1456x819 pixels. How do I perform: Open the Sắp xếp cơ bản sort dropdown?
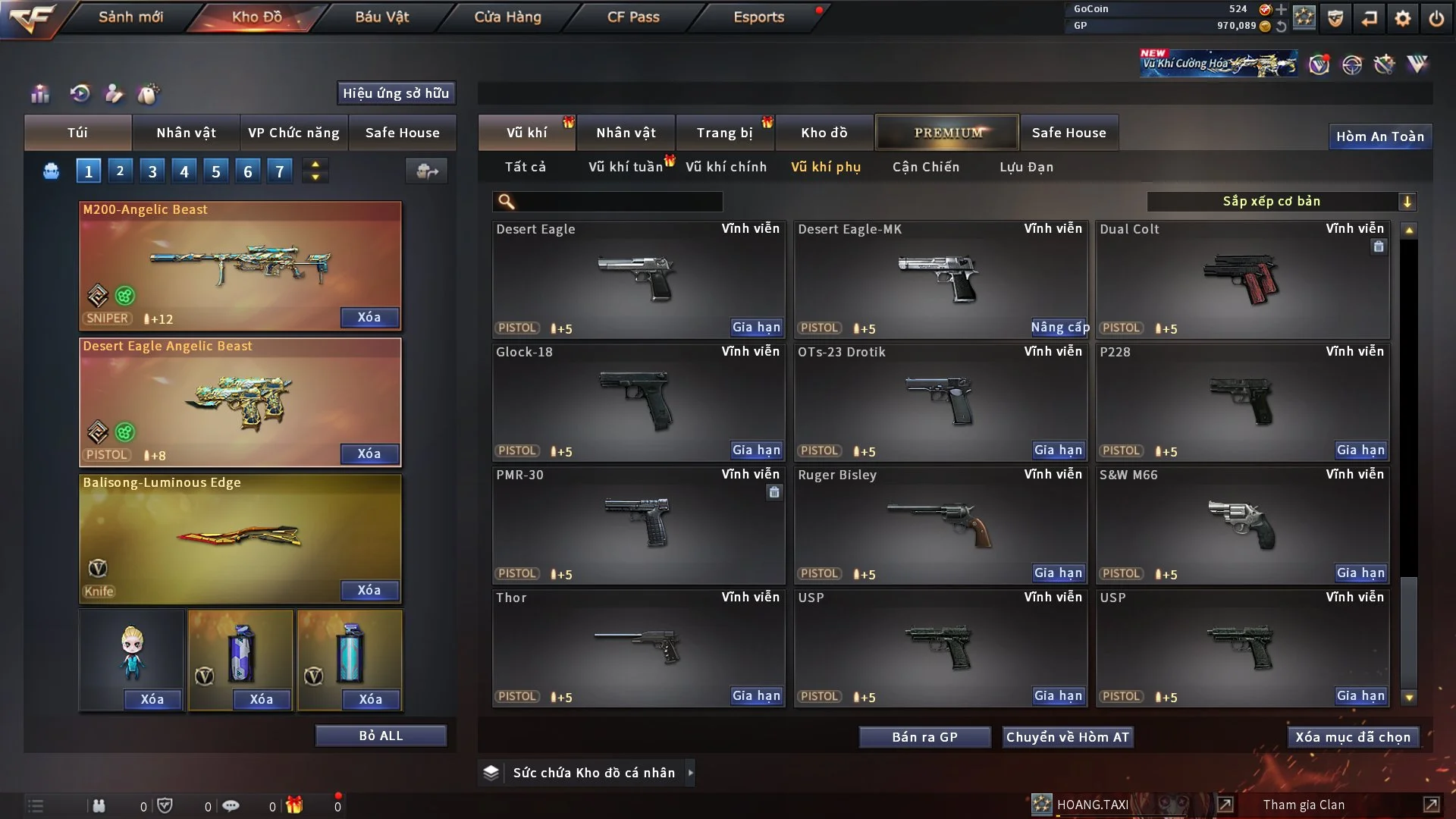[x=1281, y=201]
